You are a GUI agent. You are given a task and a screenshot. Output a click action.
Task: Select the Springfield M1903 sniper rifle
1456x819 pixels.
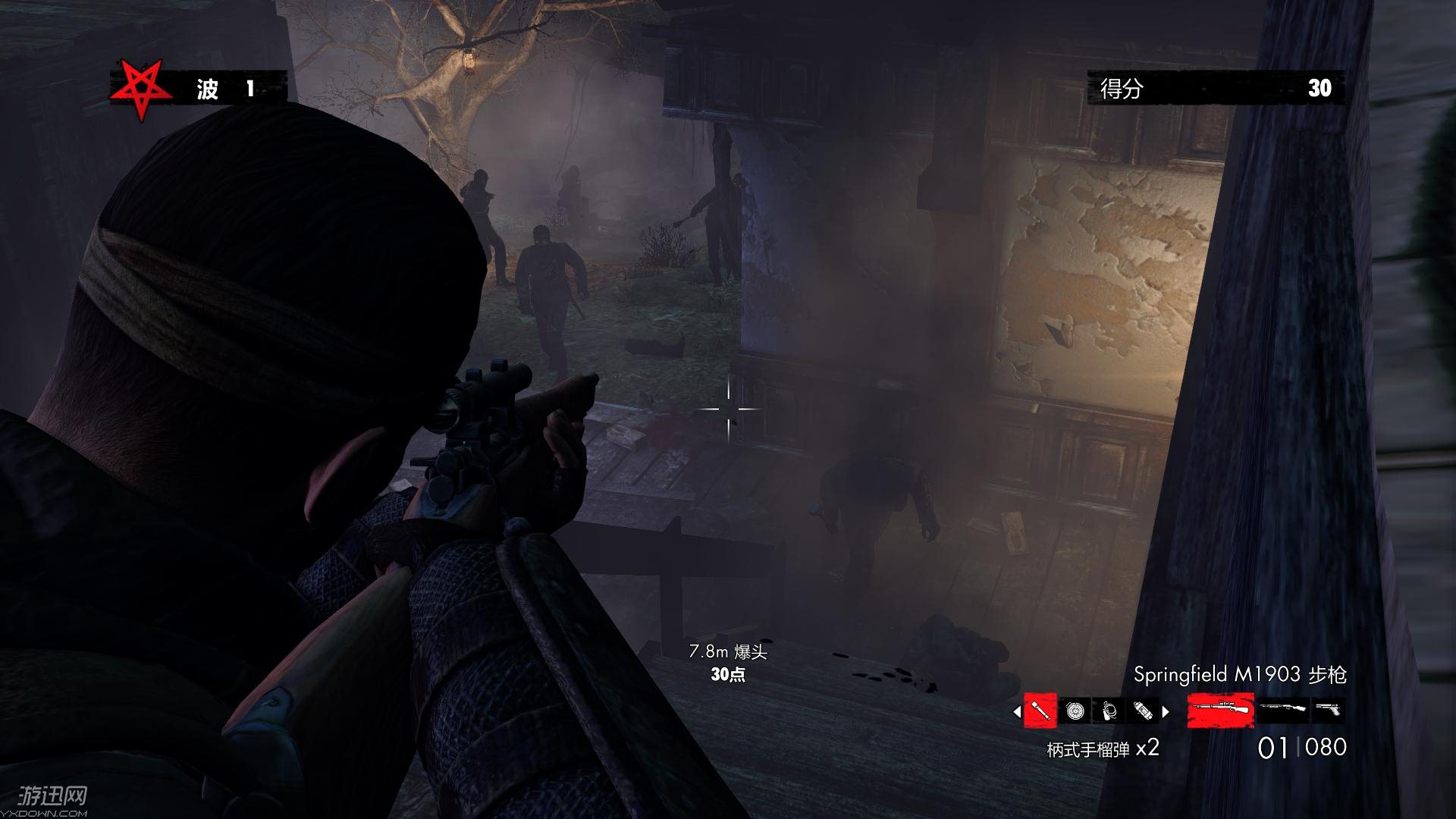pos(1221,711)
